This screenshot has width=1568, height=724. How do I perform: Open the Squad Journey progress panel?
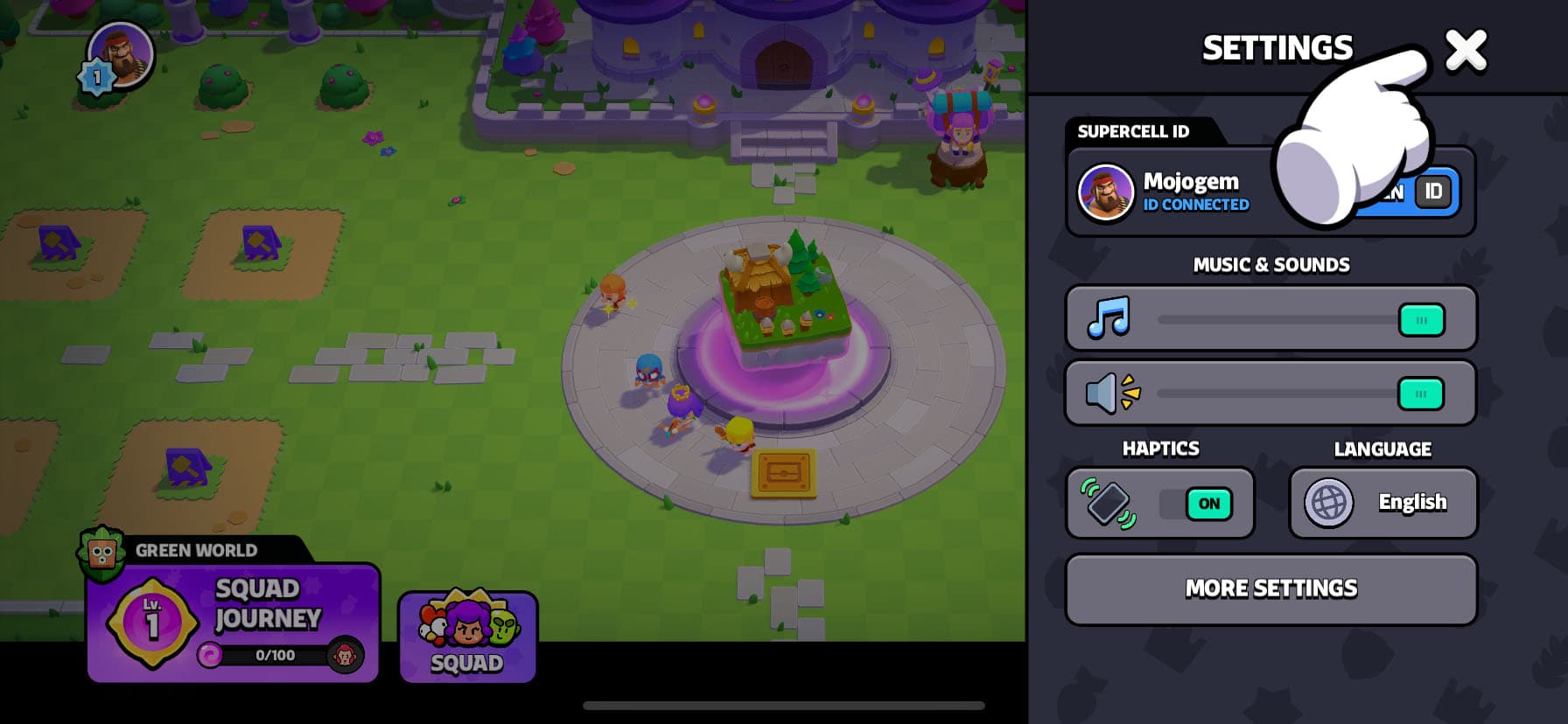click(x=233, y=623)
